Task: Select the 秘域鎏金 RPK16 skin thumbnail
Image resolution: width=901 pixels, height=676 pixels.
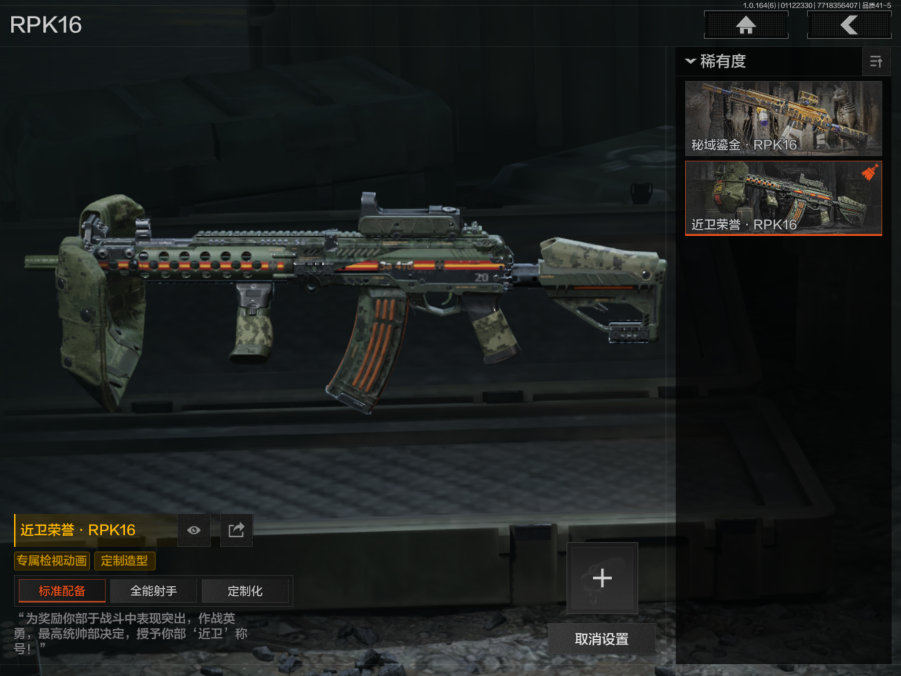Action: click(783, 118)
